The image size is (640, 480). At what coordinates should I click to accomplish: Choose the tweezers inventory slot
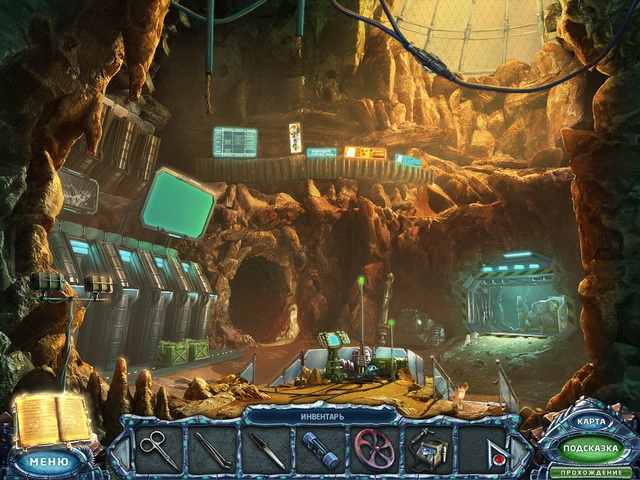tap(266, 449)
